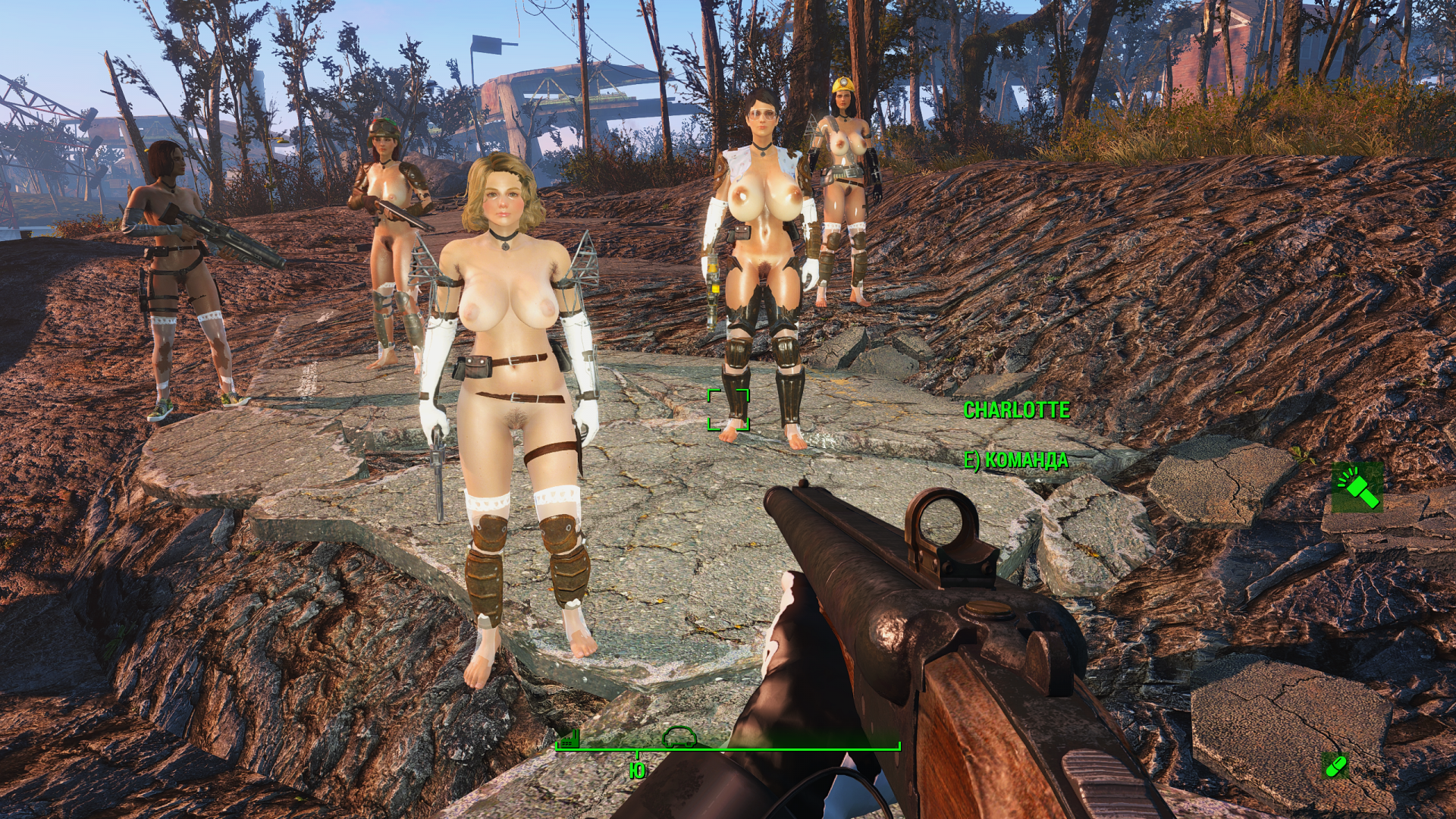Select the green pill icon

pos(1335,765)
